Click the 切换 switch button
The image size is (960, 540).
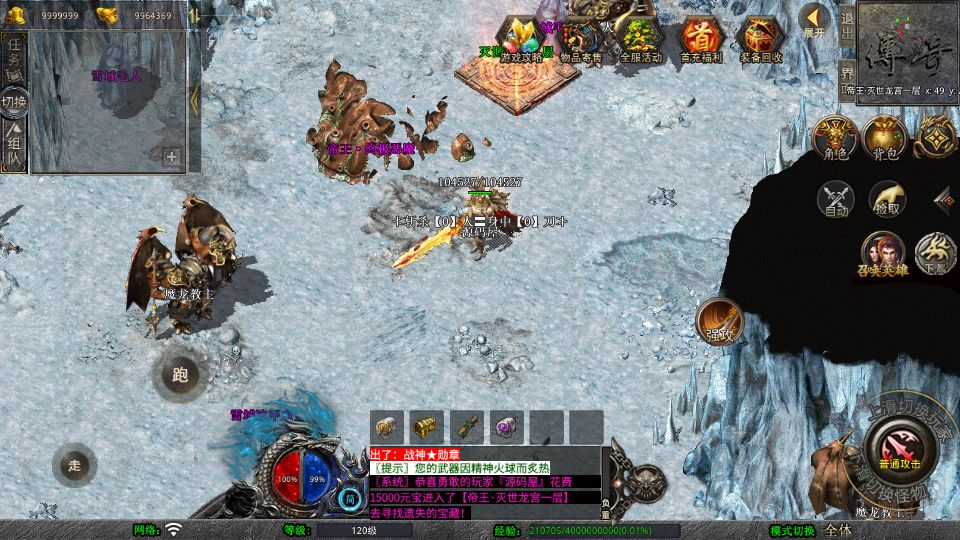point(14,102)
